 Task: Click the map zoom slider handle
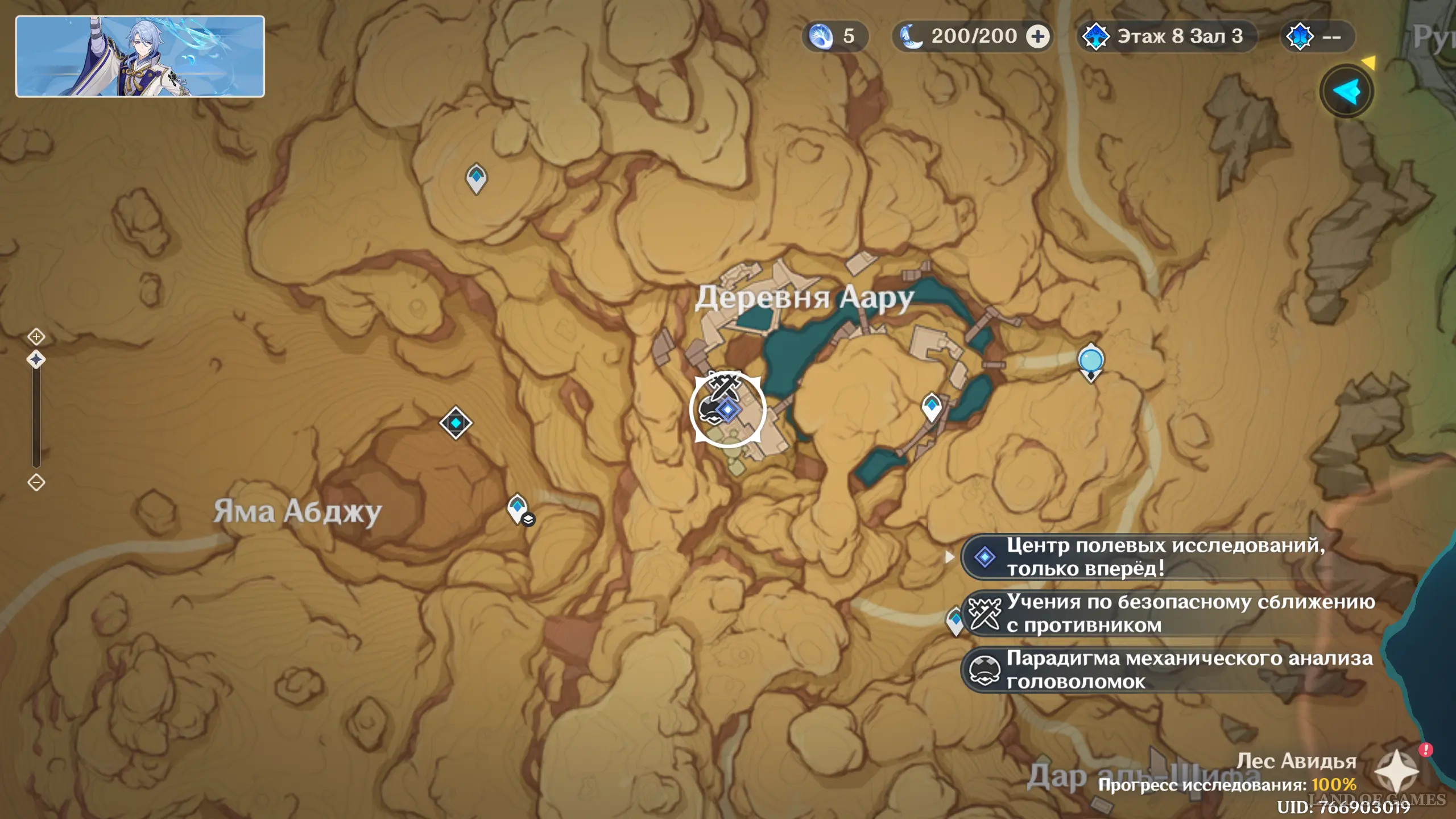click(x=36, y=359)
